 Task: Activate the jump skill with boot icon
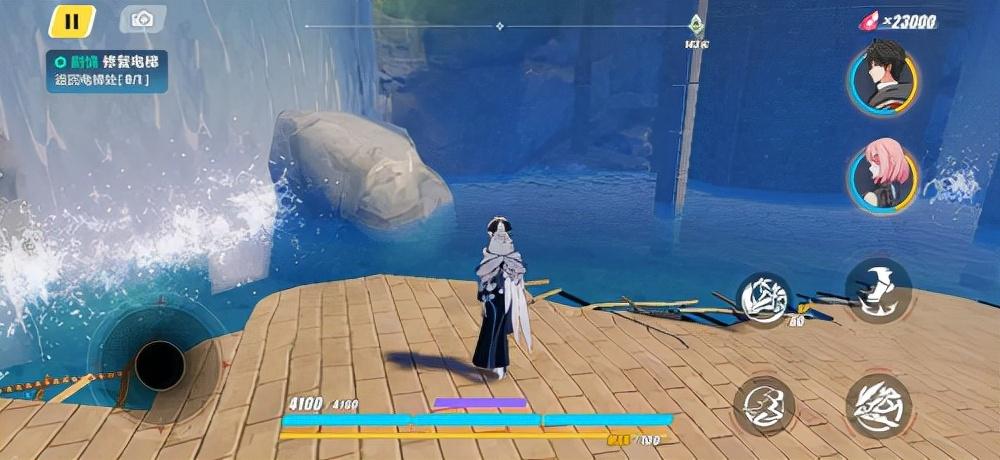click(x=878, y=290)
